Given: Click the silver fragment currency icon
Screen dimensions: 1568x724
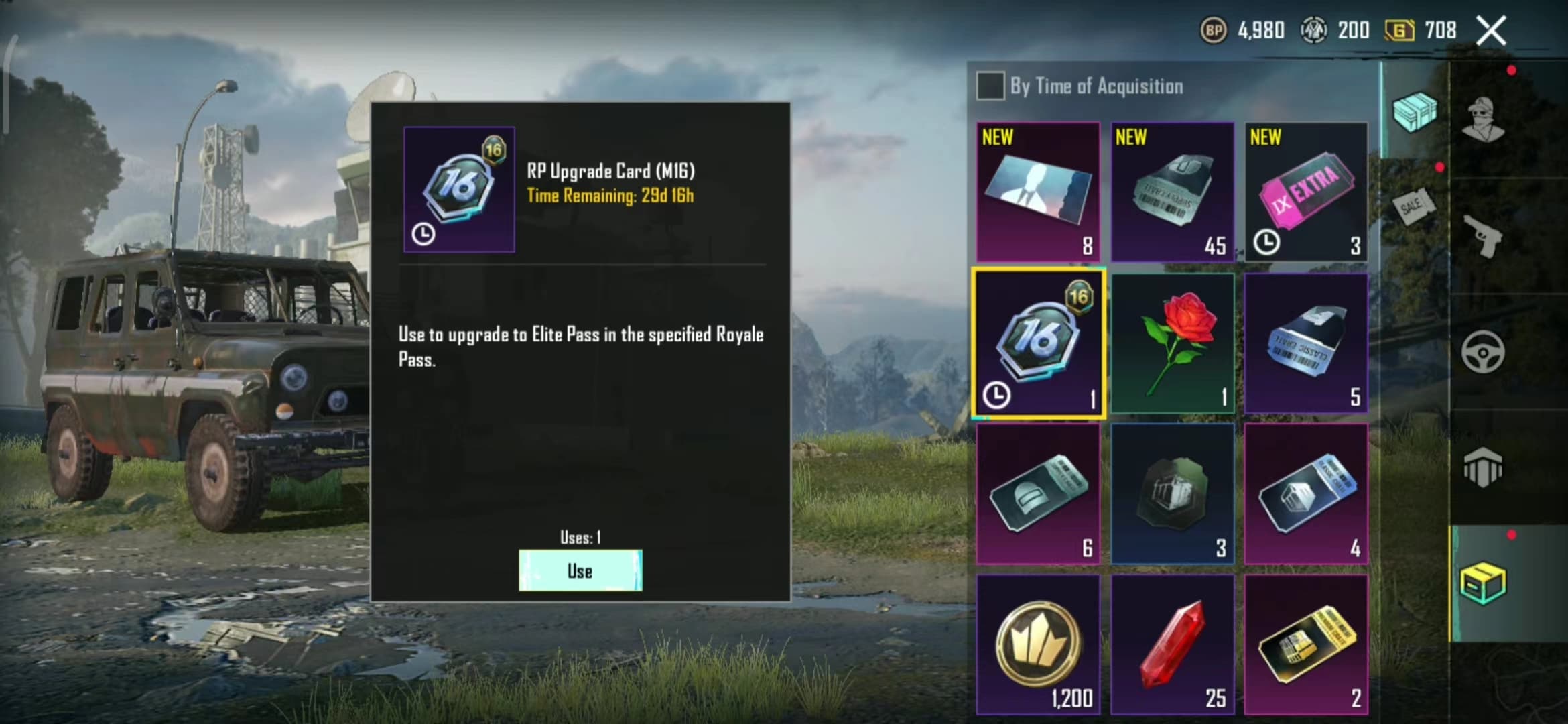Looking at the screenshot, I should [x=1313, y=30].
